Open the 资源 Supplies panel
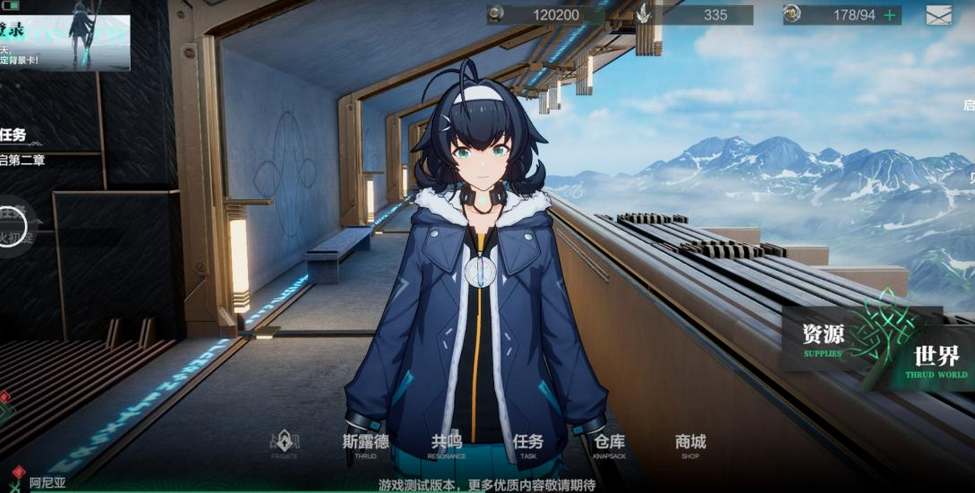The image size is (975, 493). click(x=822, y=337)
